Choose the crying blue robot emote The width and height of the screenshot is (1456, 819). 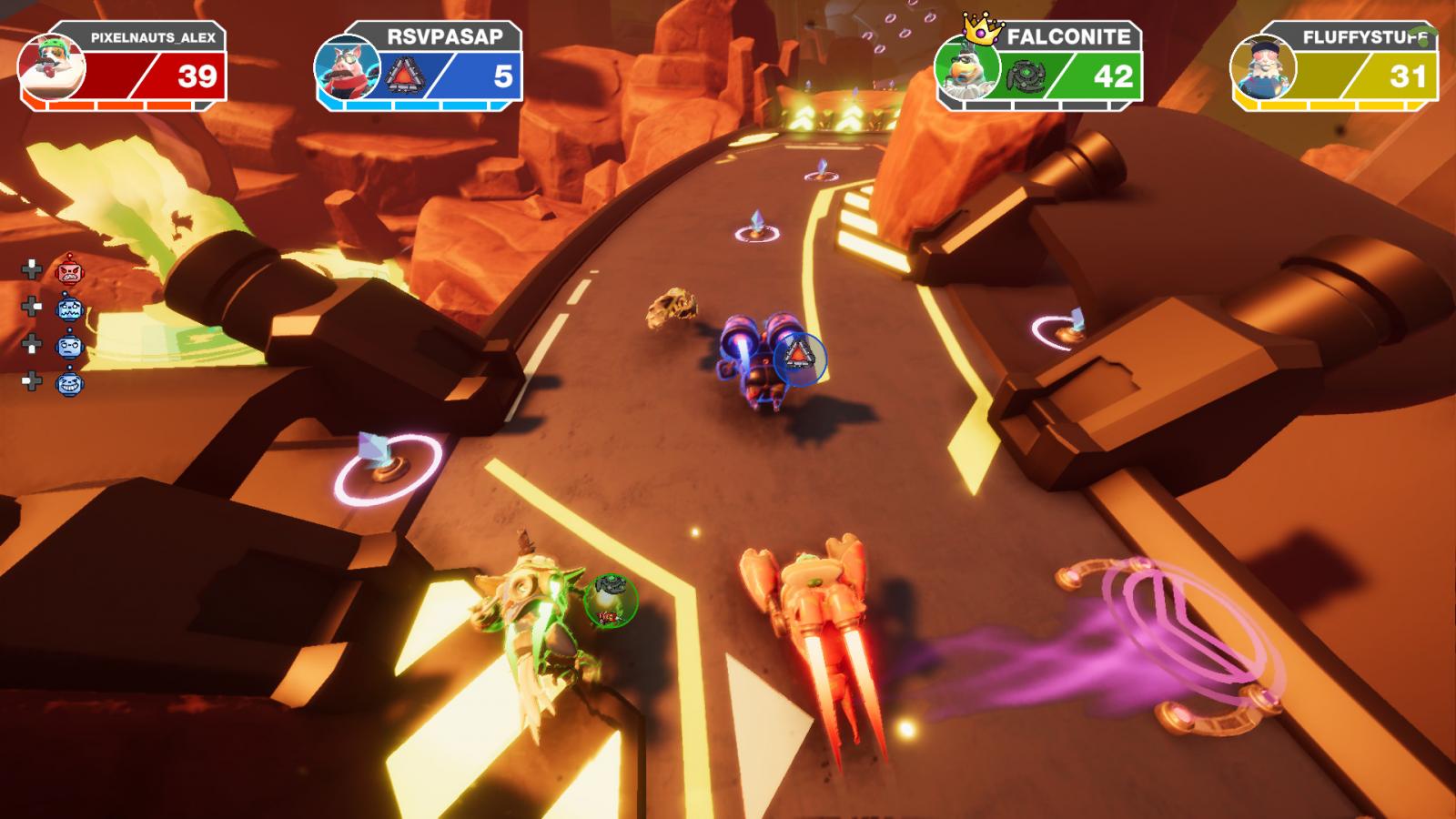pyautogui.click(x=70, y=308)
